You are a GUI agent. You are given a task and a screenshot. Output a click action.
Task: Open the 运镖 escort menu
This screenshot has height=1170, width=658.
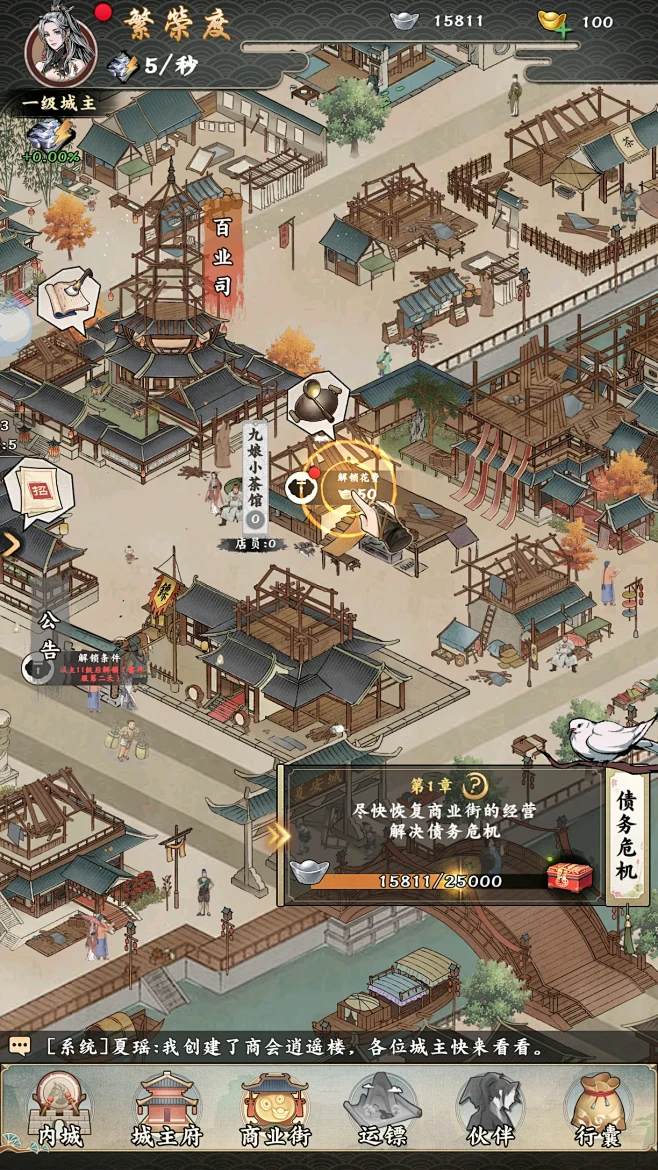pyautogui.click(x=381, y=1110)
